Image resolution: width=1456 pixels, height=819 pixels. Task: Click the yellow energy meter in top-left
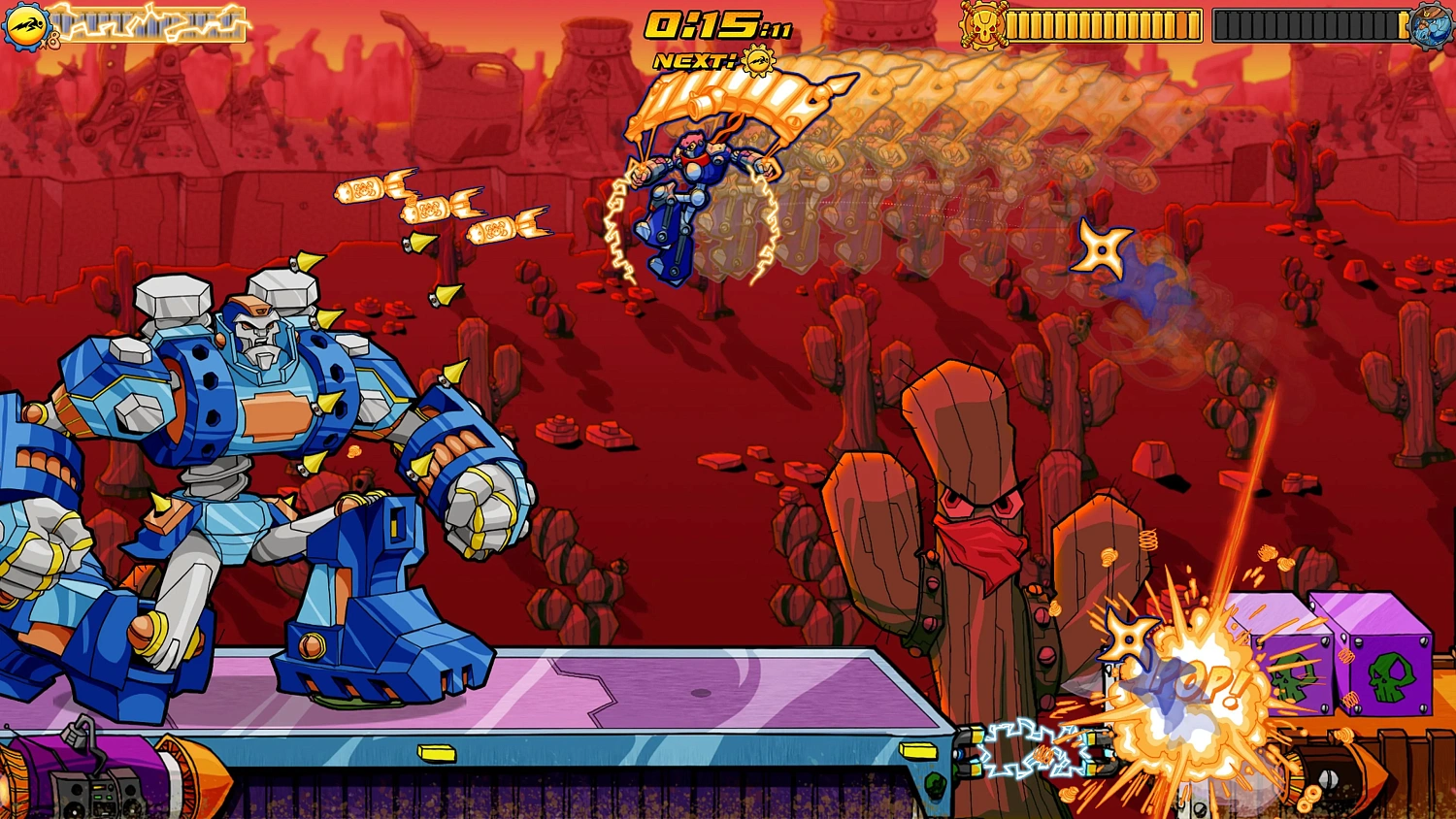(x=150, y=21)
